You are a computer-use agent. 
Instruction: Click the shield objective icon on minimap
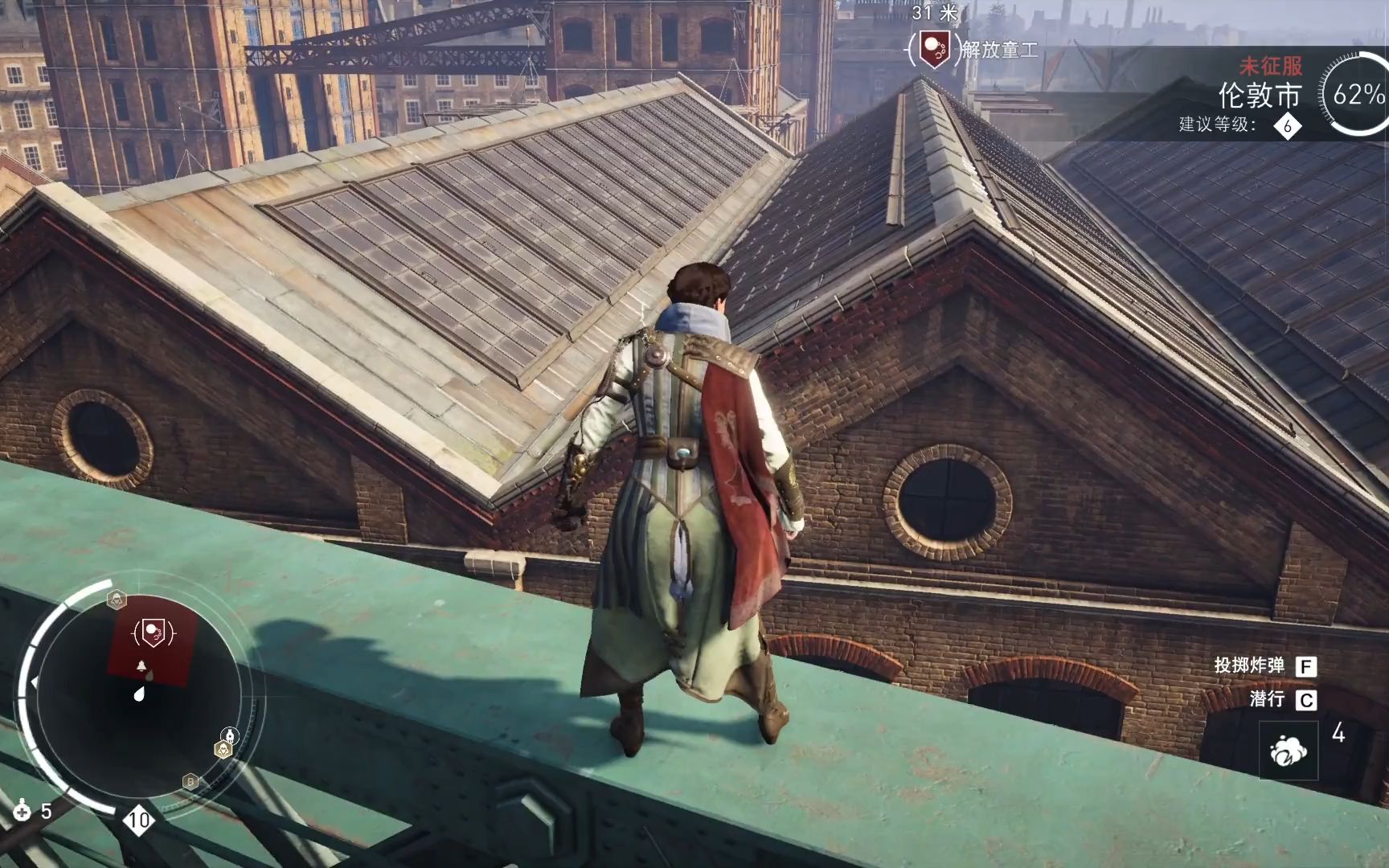click(153, 633)
